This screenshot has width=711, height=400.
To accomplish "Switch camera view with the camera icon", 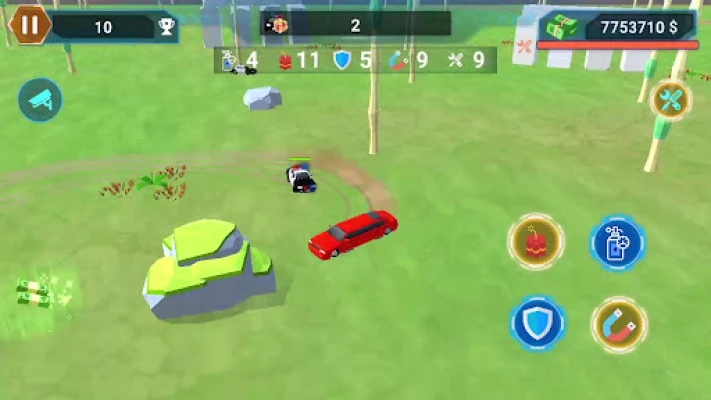I will coord(40,100).
